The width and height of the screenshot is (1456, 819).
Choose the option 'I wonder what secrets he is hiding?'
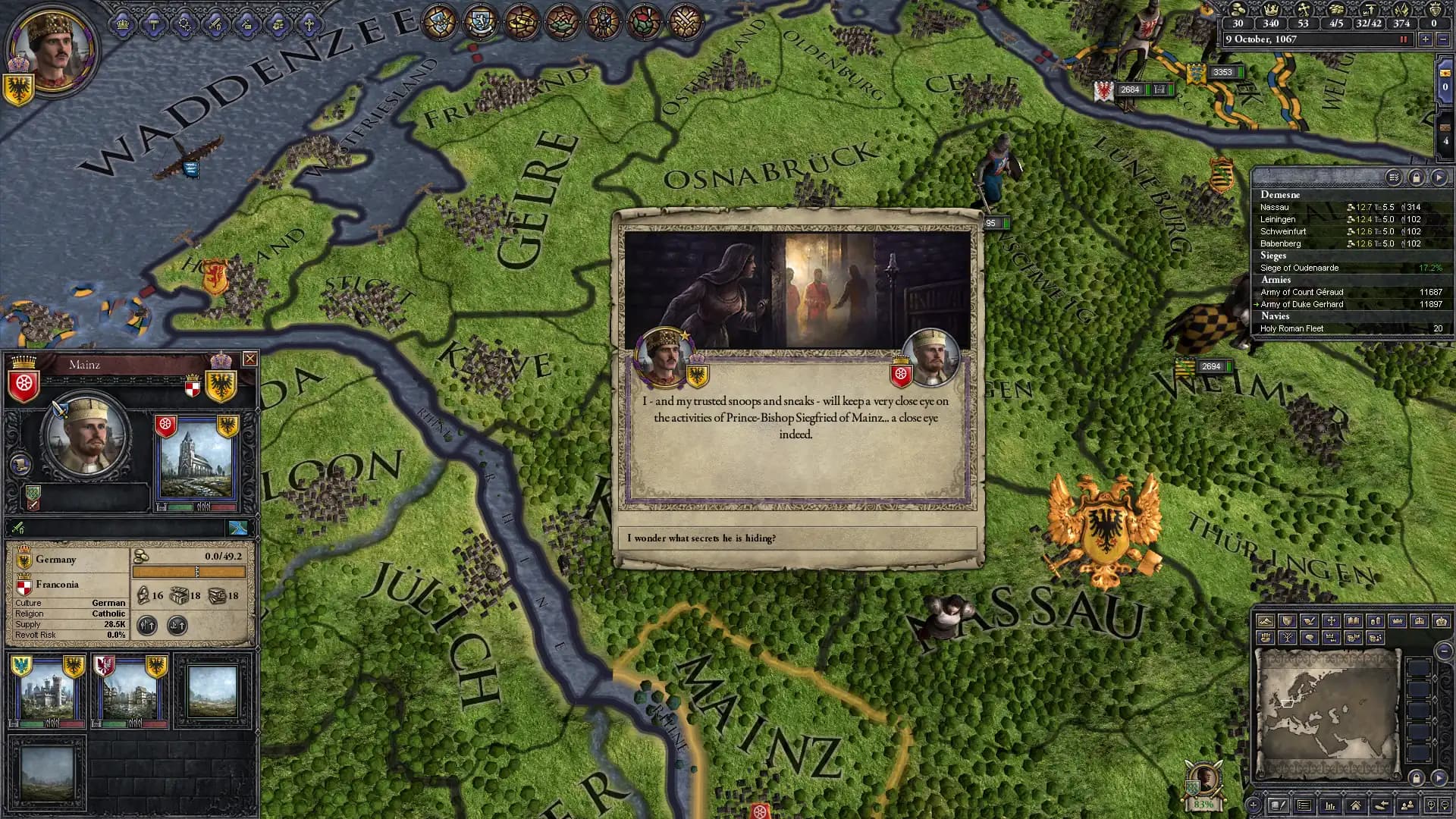796,538
